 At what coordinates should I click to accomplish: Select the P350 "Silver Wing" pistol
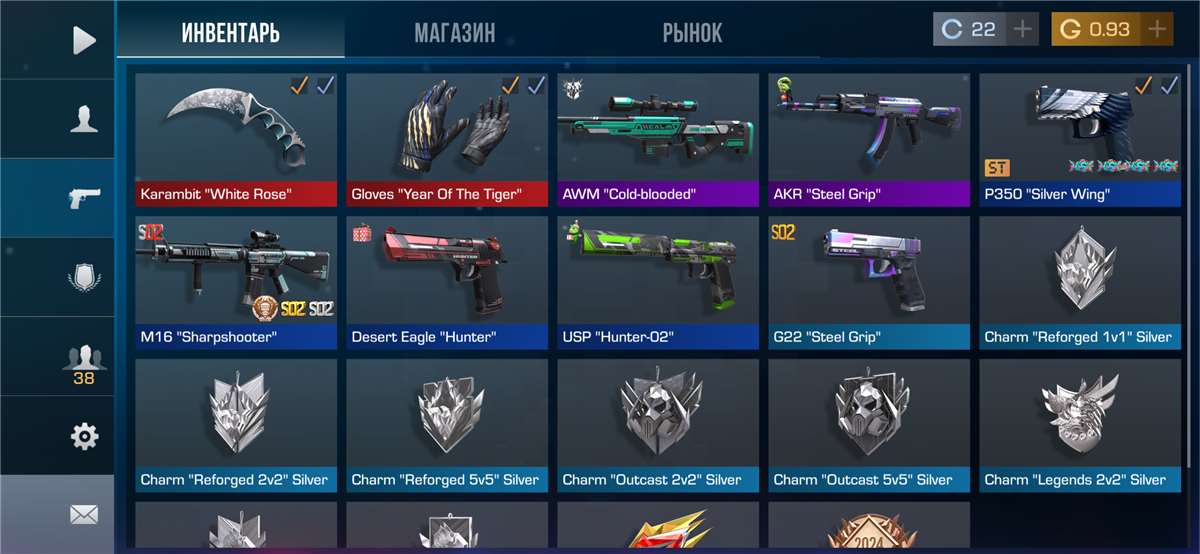pos(1080,139)
